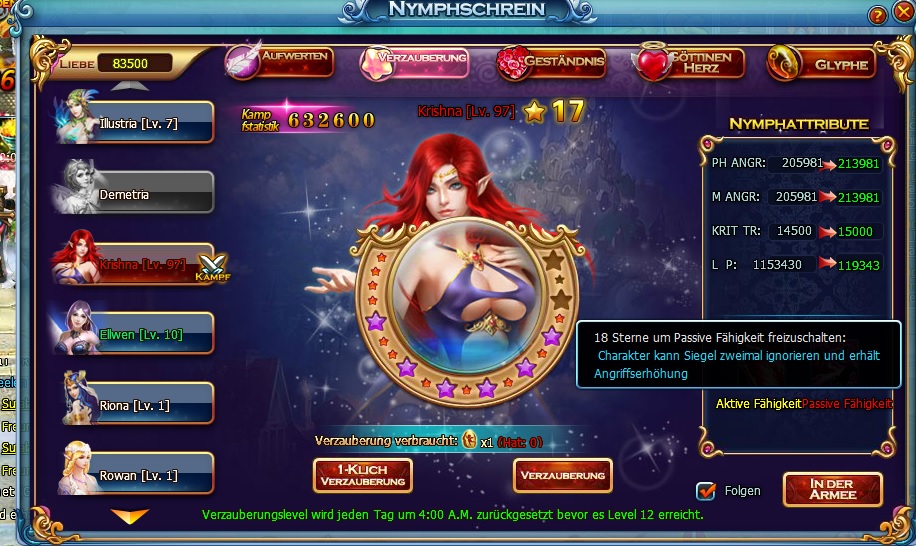This screenshot has height=546, width=916.
Task: Click the 1-Klick Verzauberung button
Action: point(363,476)
